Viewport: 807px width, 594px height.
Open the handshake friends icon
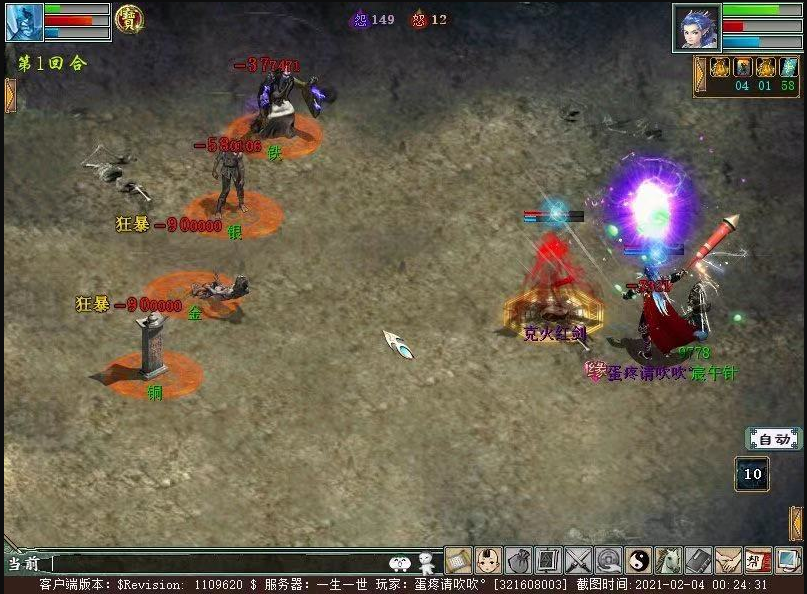point(728,561)
